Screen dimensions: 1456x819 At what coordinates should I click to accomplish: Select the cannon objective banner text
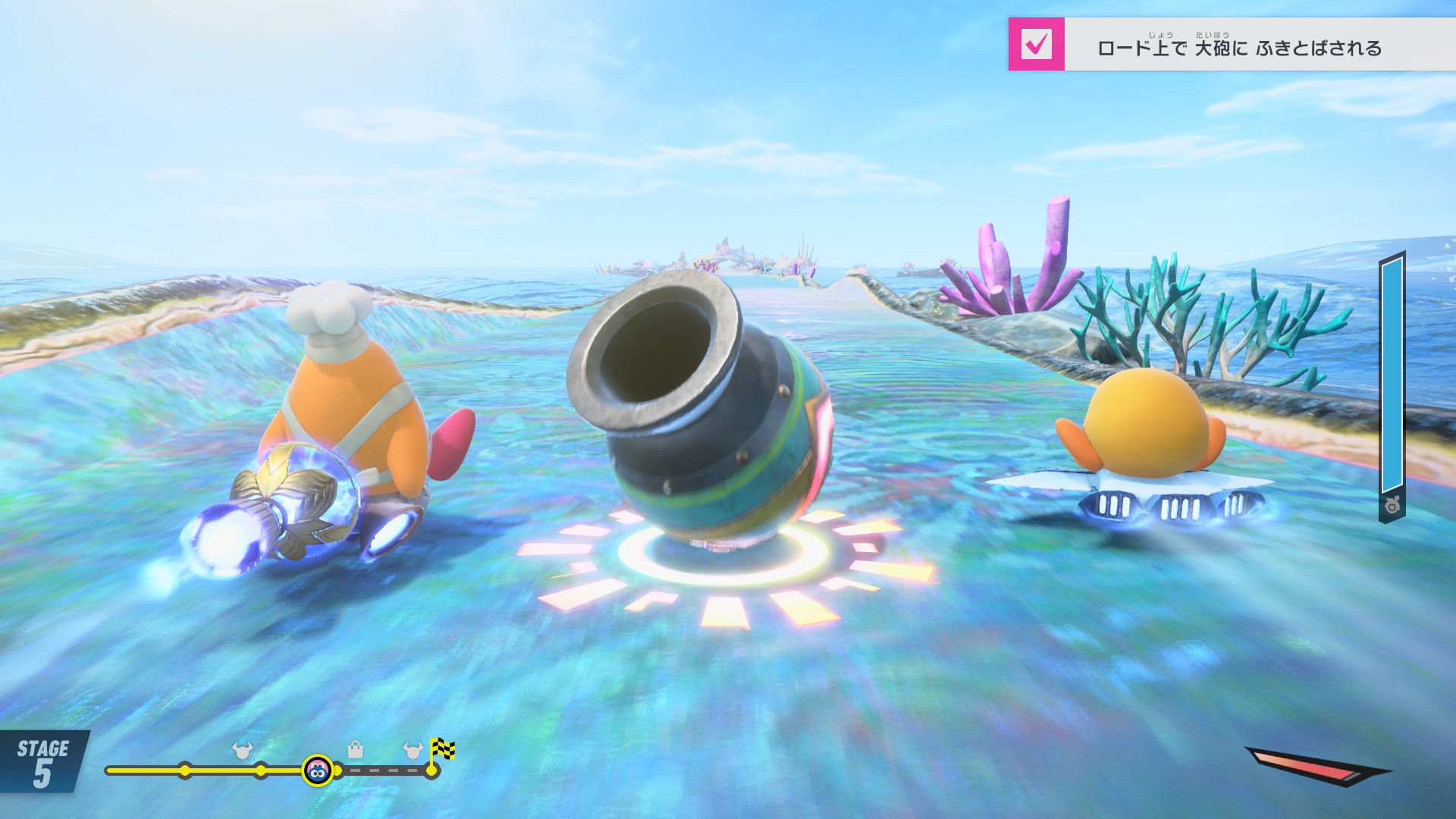[x=1239, y=48]
